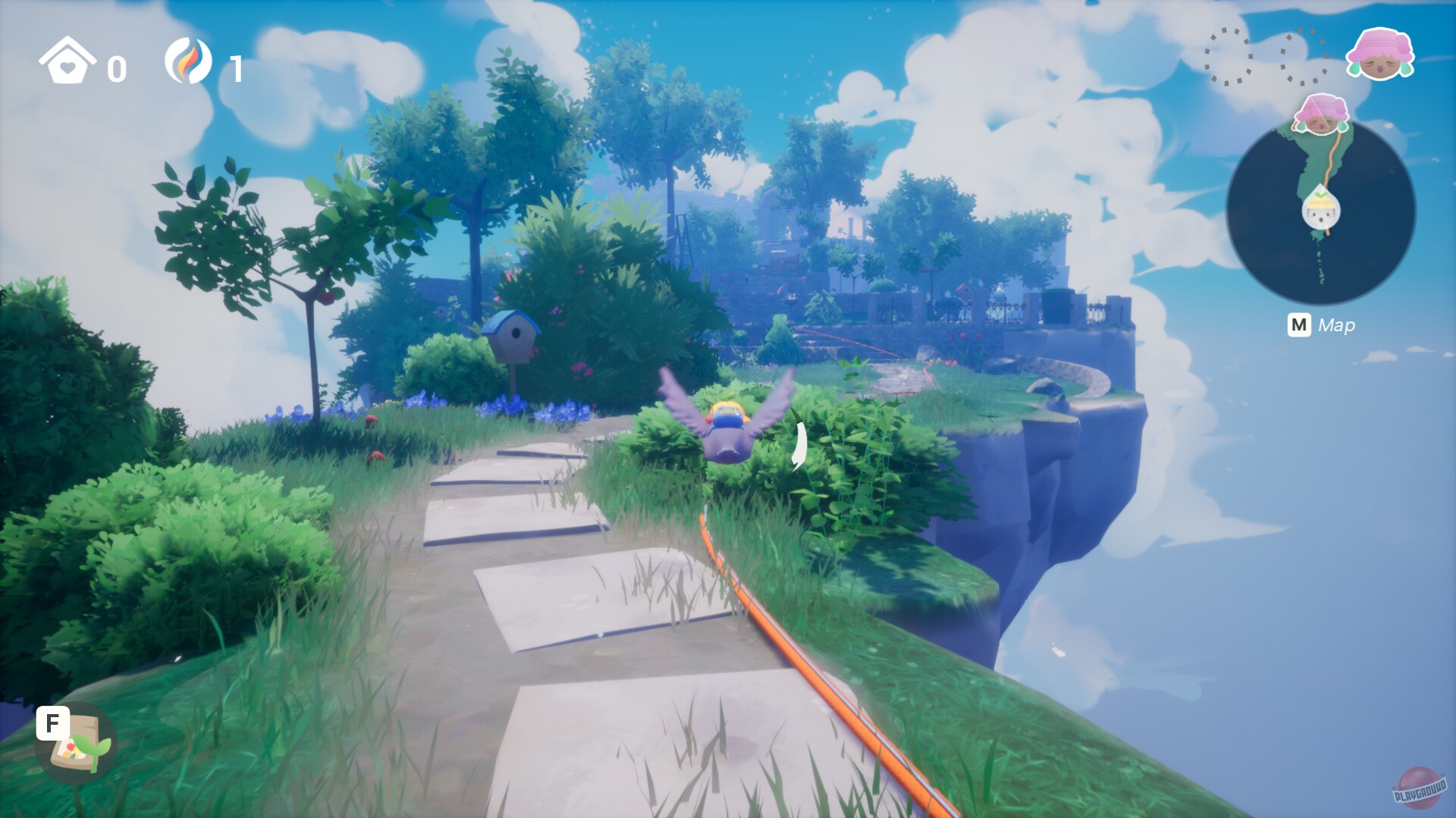
Task: Click the M key prompt icon
Action: pyautogui.click(x=1300, y=326)
